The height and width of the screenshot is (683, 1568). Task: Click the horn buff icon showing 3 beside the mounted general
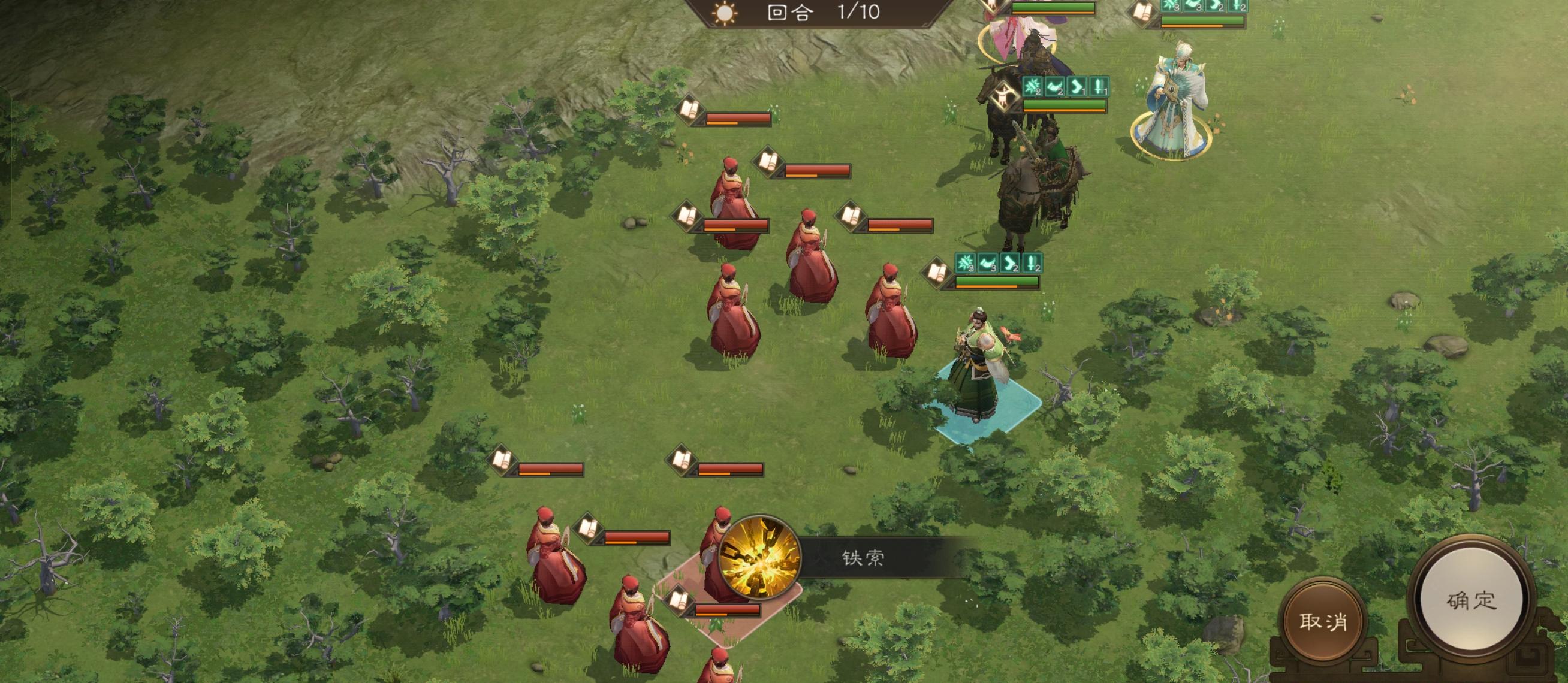[988, 264]
